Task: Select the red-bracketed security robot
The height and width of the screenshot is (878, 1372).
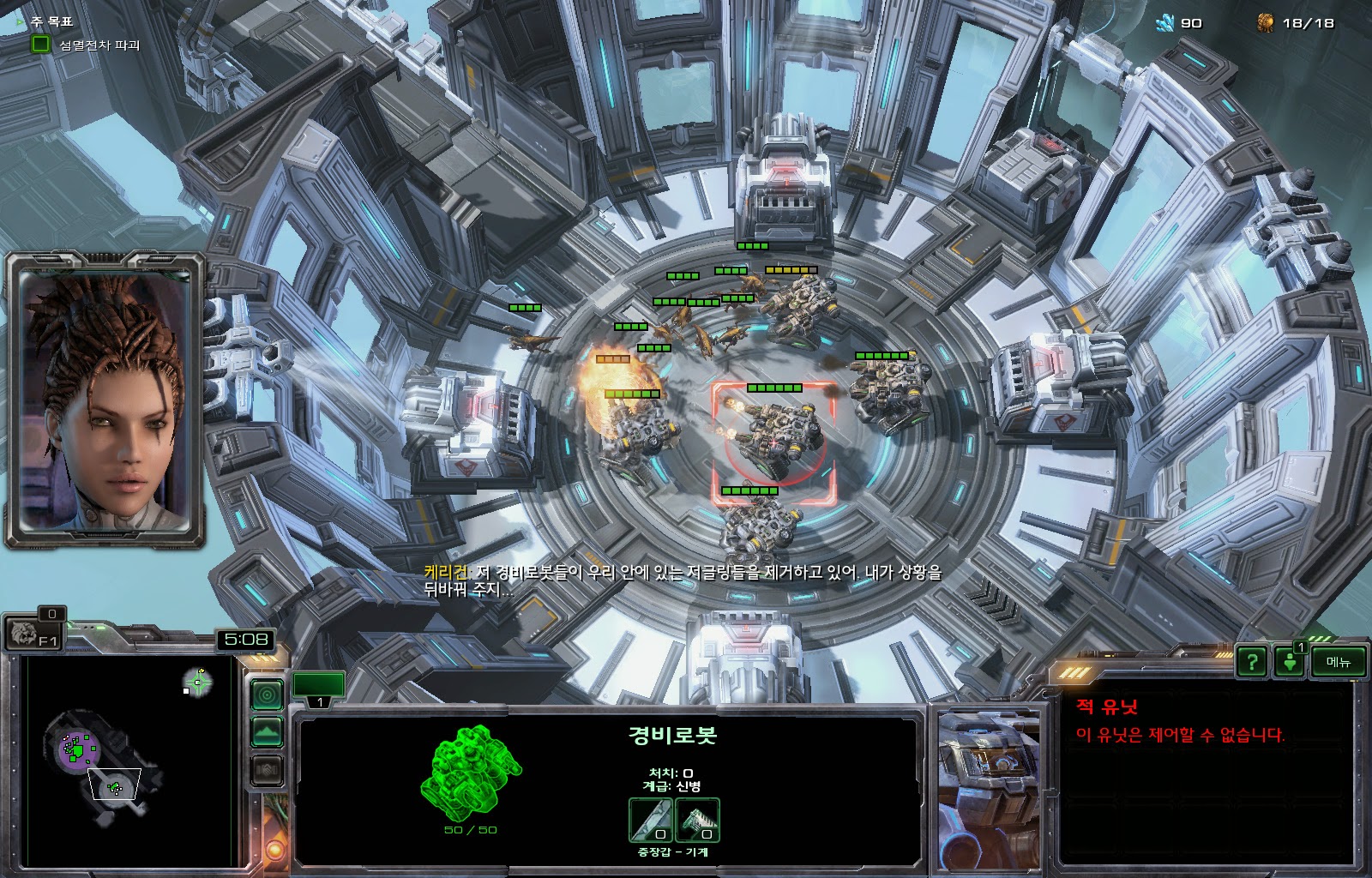Action: (x=773, y=439)
